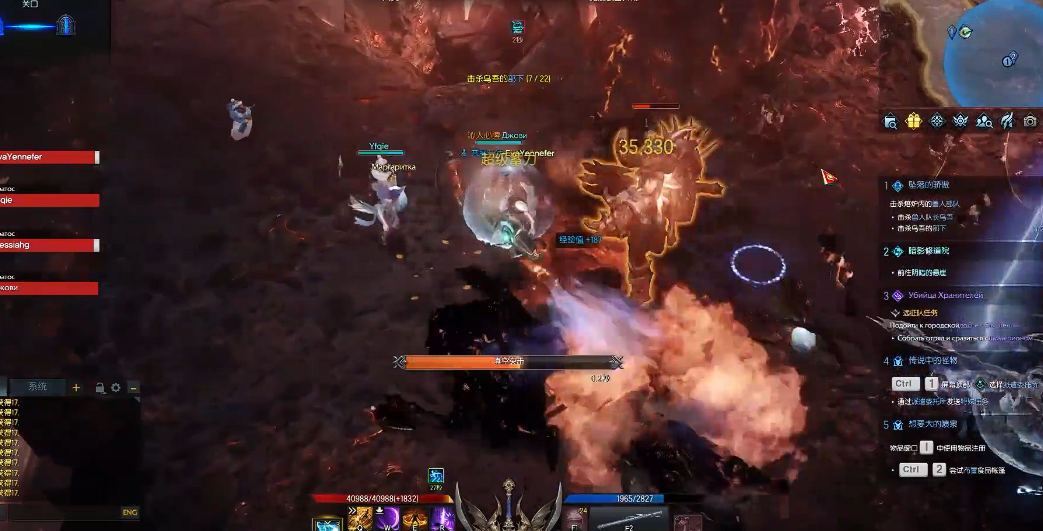Open the map search magnifier icon
1043x531 pixels.
[890, 122]
